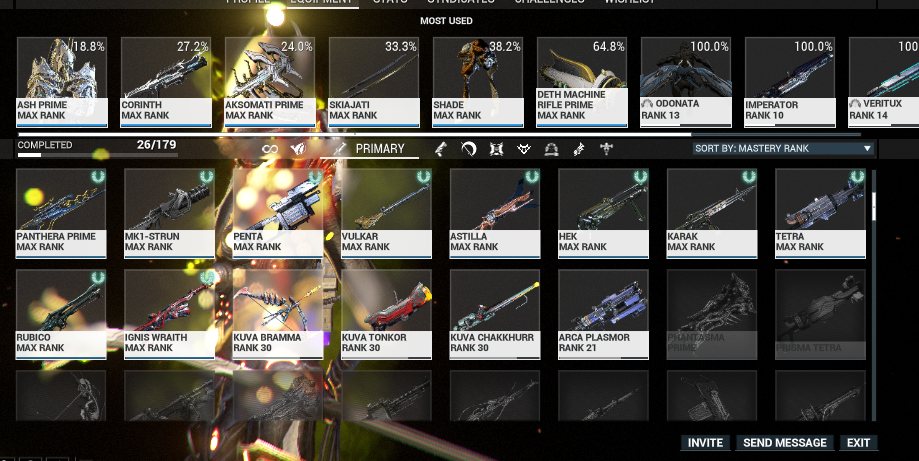Pick the Hek shotgun tile
The height and width of the screenshot is (461, 919).
[x=603, y=212]
